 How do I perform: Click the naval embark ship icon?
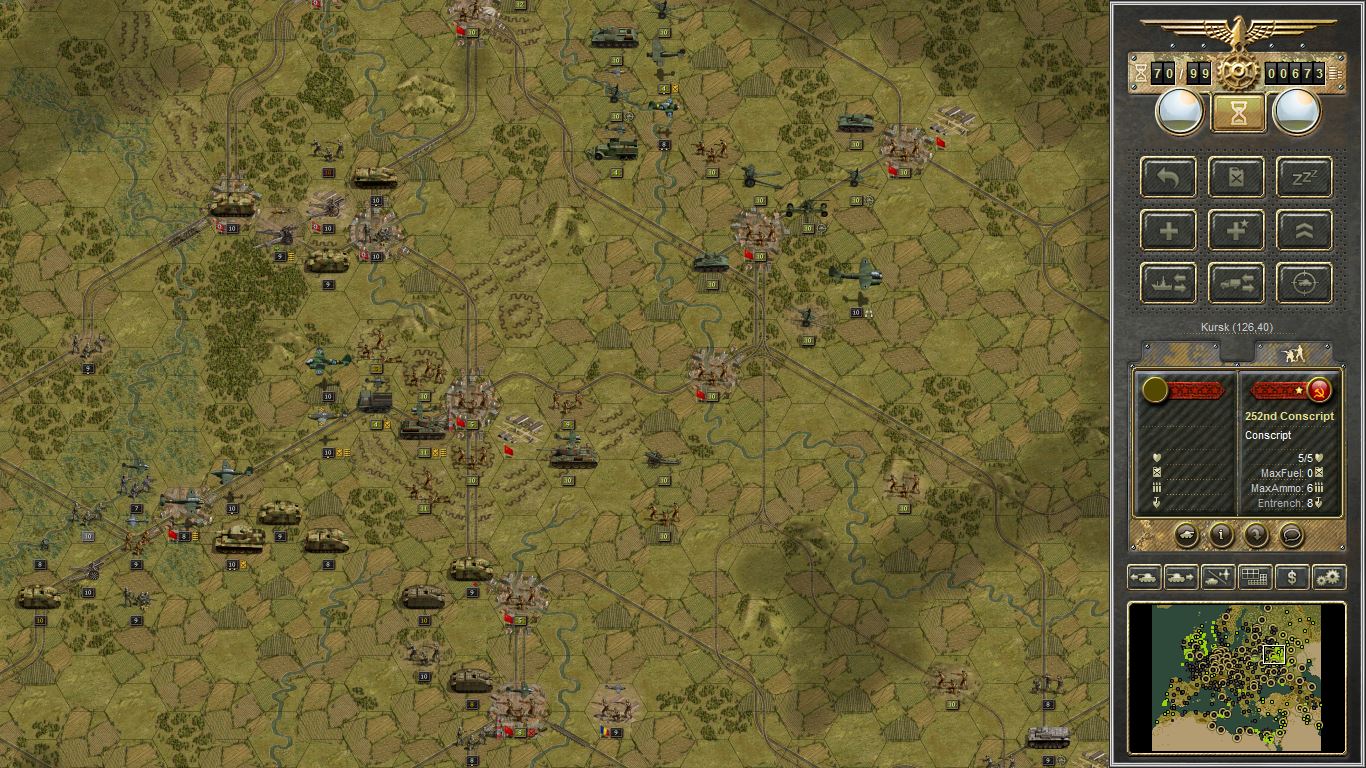[x=1167, y=283]
